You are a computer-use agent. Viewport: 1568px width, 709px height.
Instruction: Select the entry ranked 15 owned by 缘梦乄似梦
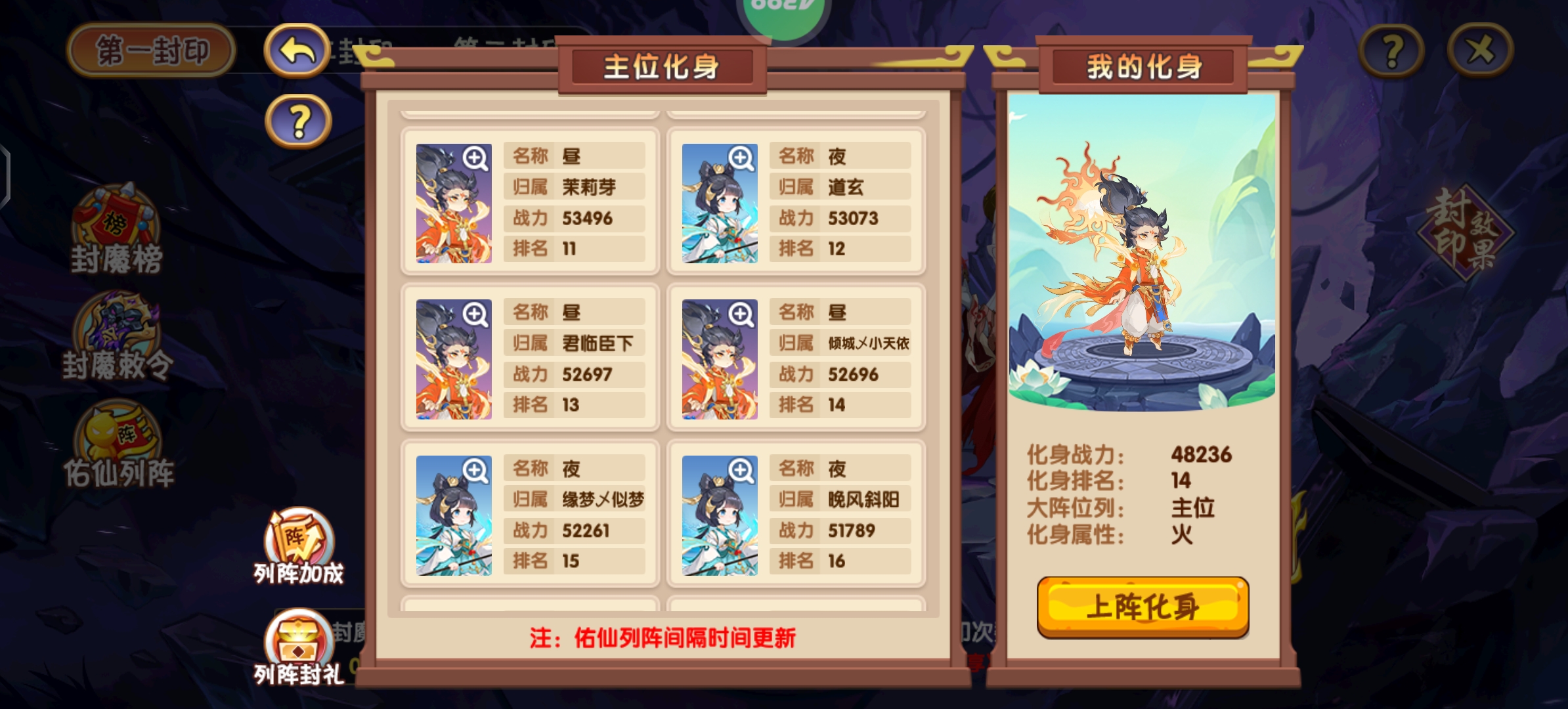529,513
